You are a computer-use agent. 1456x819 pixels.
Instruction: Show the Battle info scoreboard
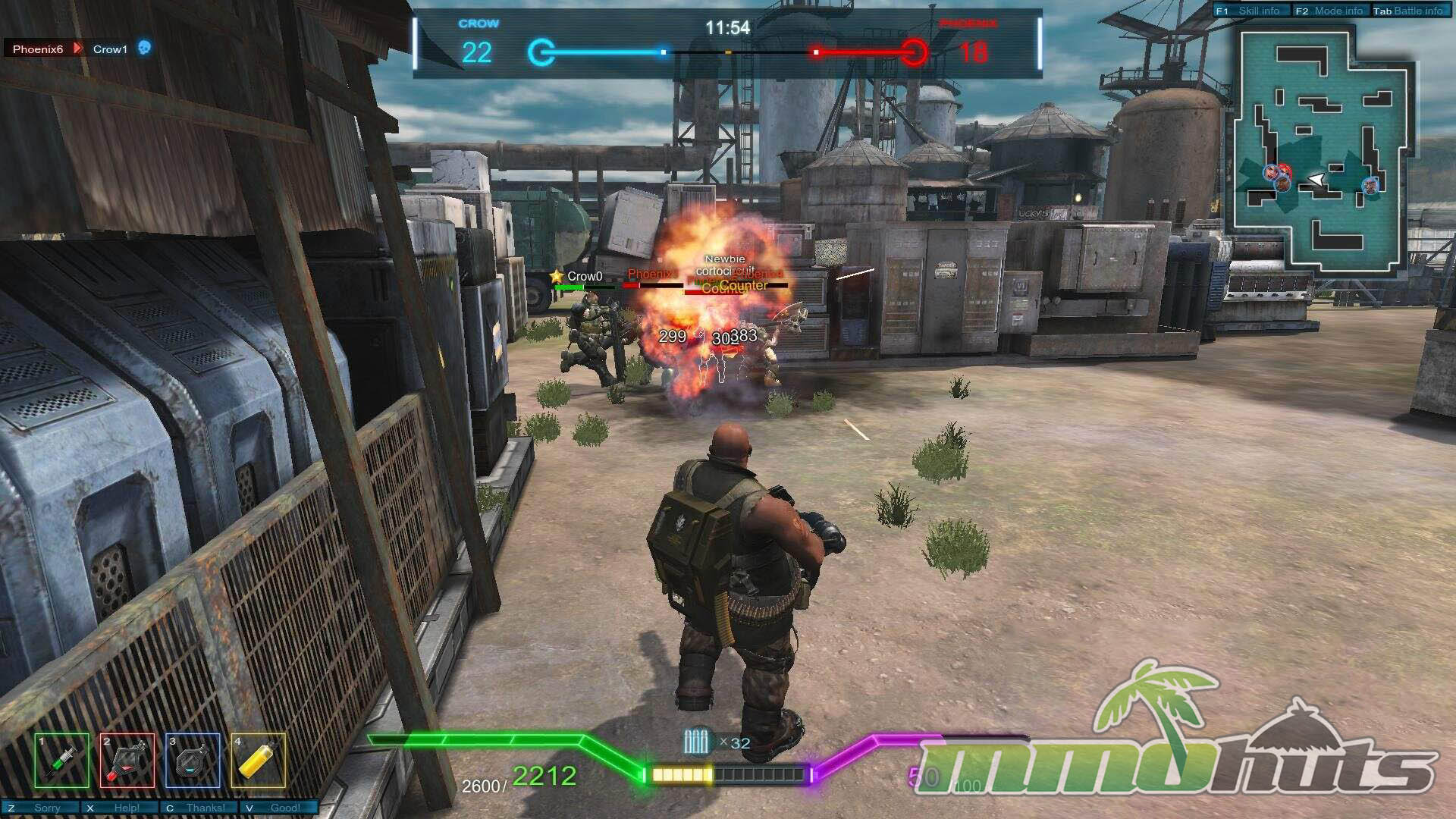pyautogui.click(x=1409, y=11)
